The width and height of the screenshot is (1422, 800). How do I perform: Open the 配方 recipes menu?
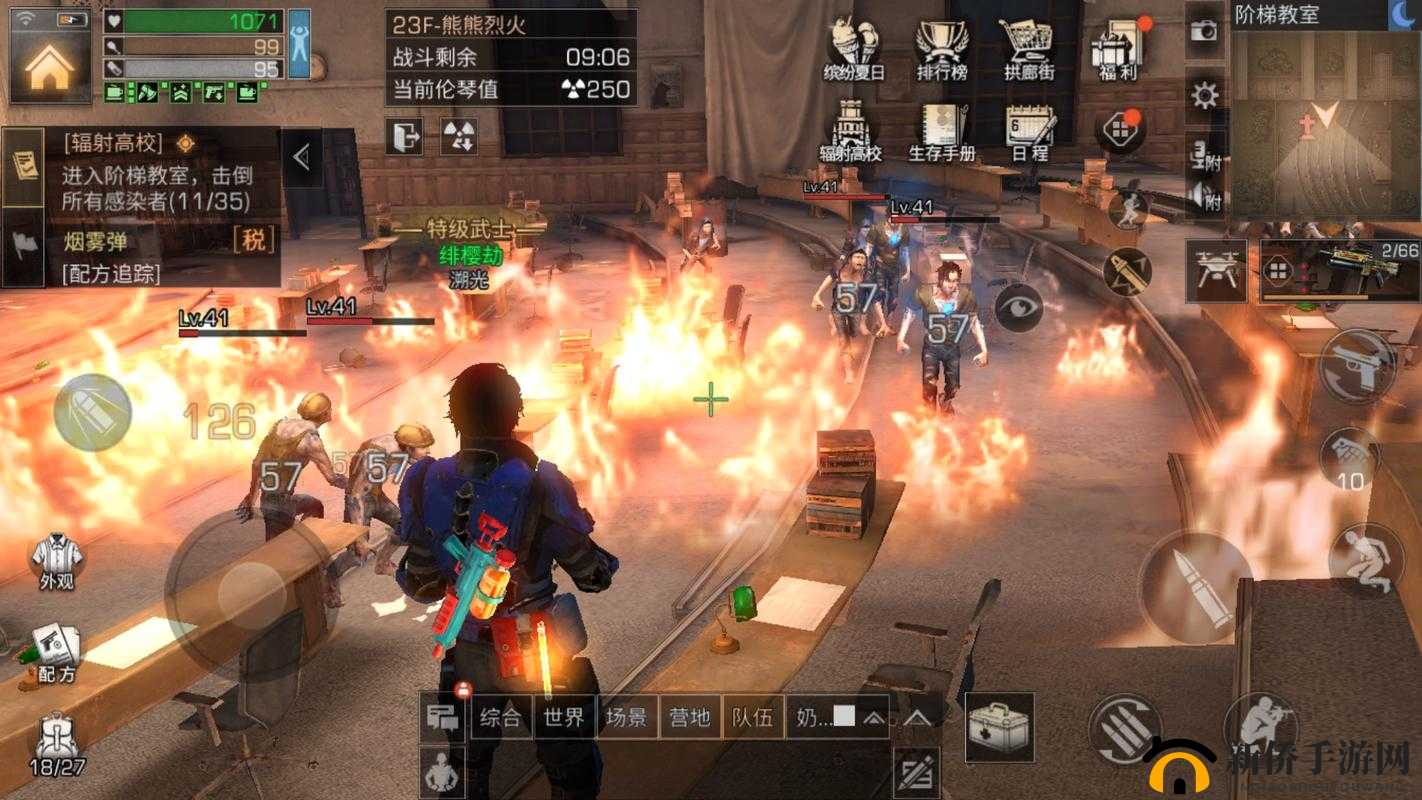click(x=56, y=652)
